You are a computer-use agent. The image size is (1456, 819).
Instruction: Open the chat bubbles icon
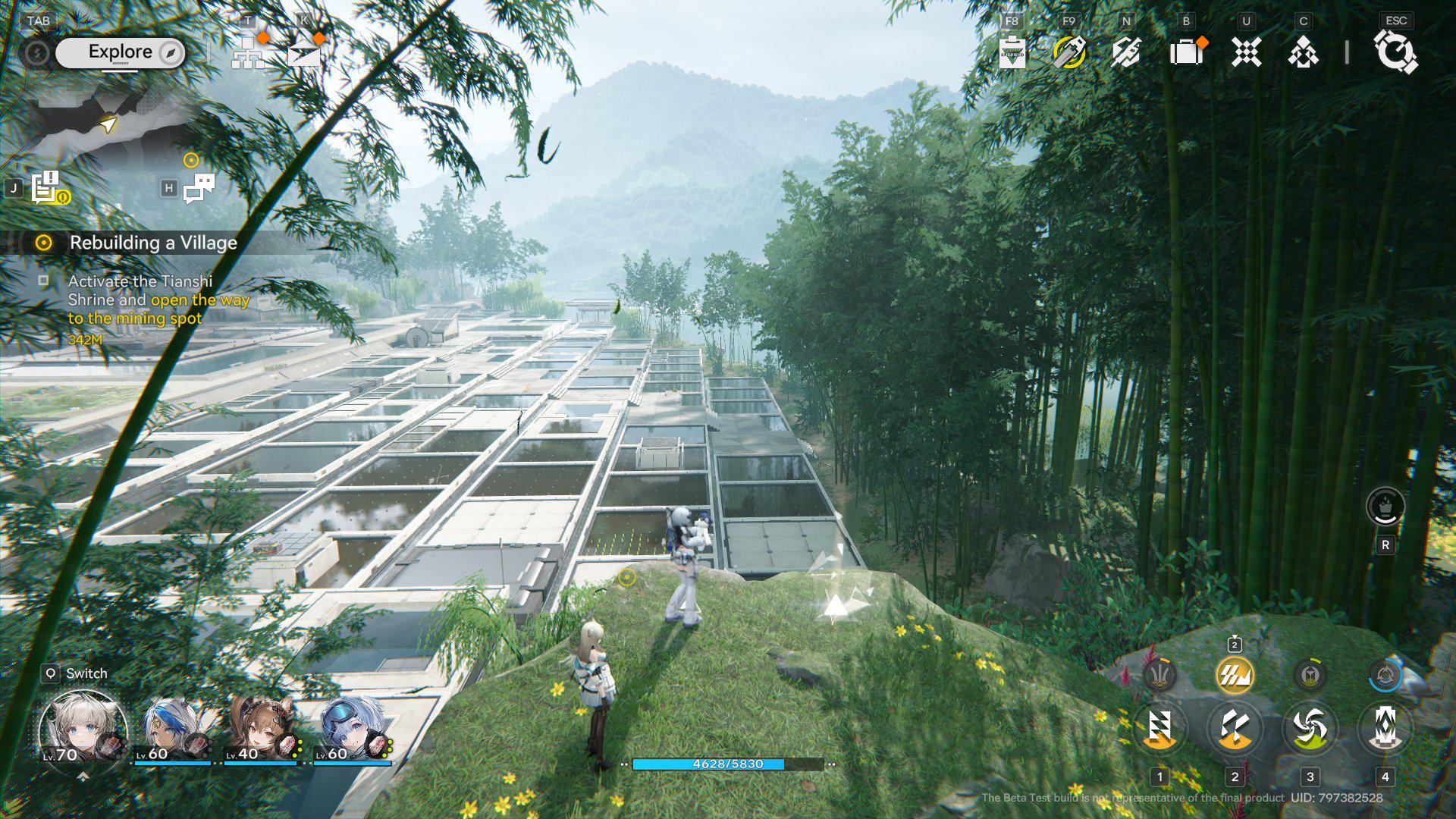point(199,188)
